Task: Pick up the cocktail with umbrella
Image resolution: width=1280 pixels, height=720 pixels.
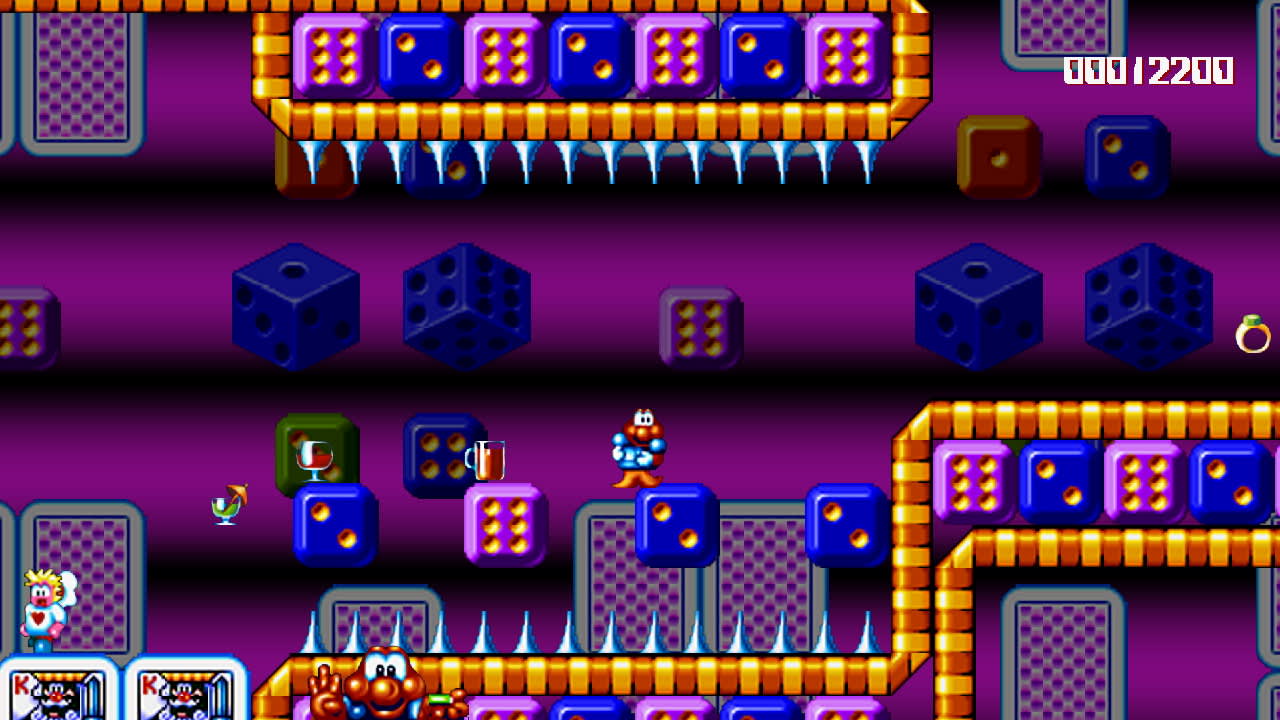Action: pyautogui.click(x=226, y=505)
